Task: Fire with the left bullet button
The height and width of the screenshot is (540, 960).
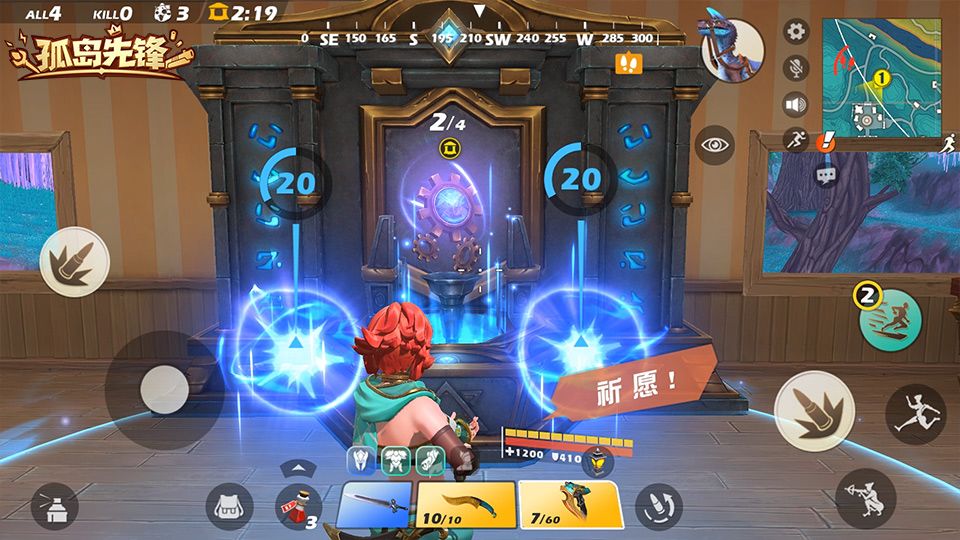Action: coord(74,261)
